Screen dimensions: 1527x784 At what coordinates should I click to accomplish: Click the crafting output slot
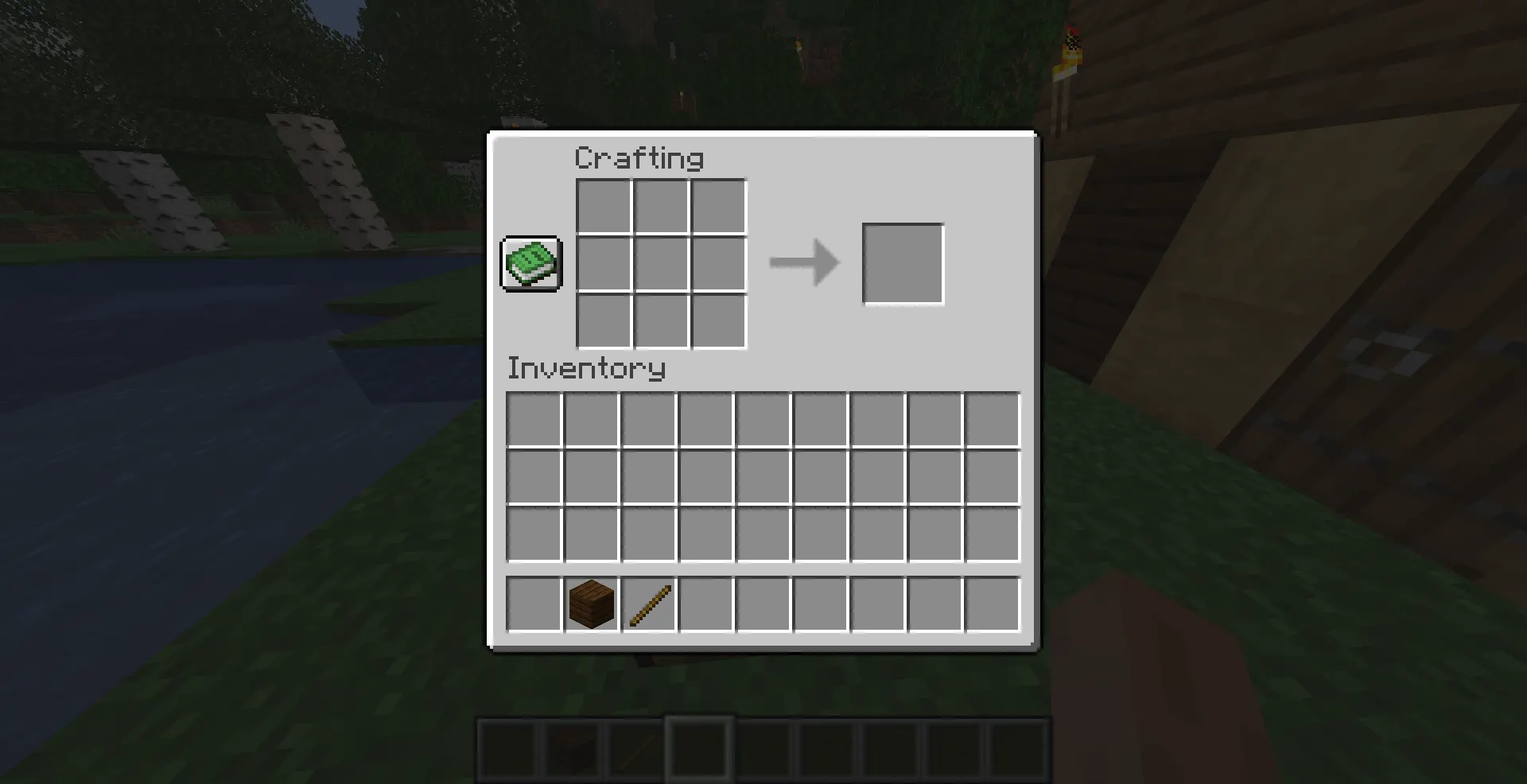click(x=903, y=263)
